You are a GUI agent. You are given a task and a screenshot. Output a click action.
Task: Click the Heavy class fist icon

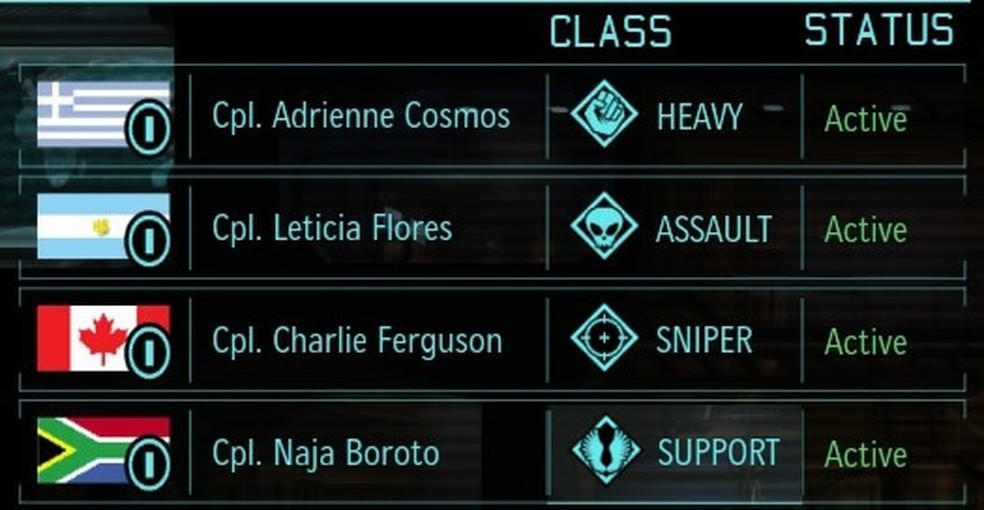click(604, 114)
